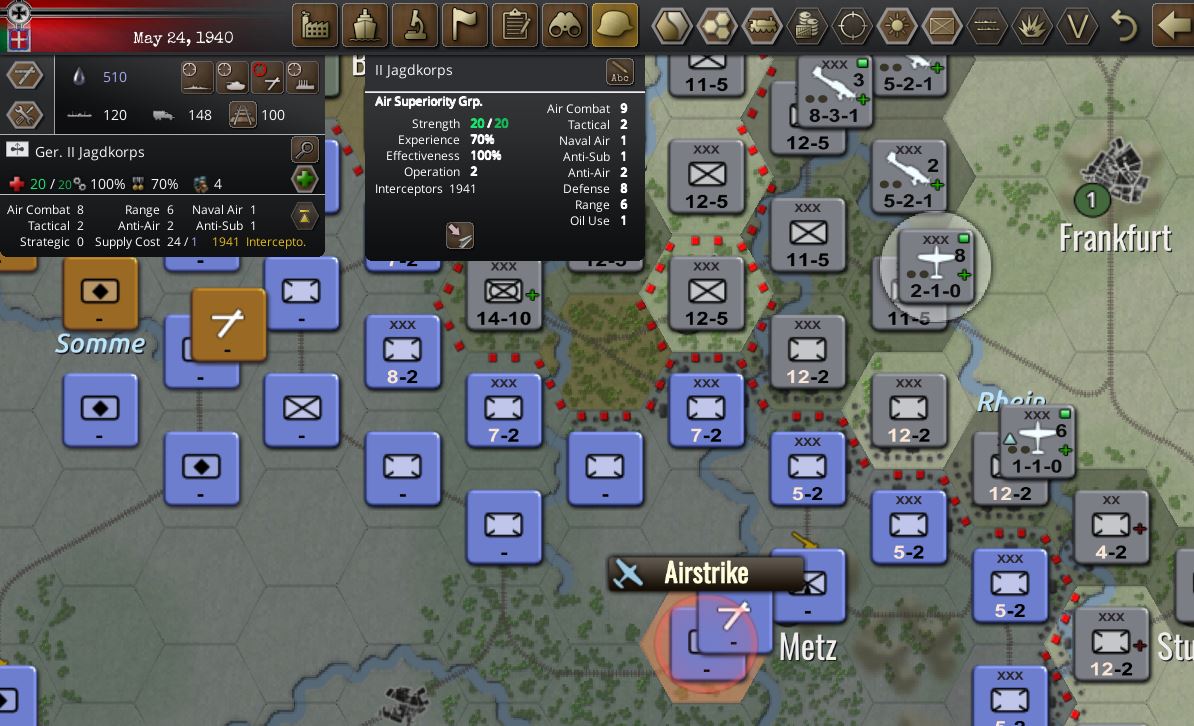Screen dimensions: 1194x726
Task: Click the arrow-and-plane button in unit tooltip
Action: (459, 235)
